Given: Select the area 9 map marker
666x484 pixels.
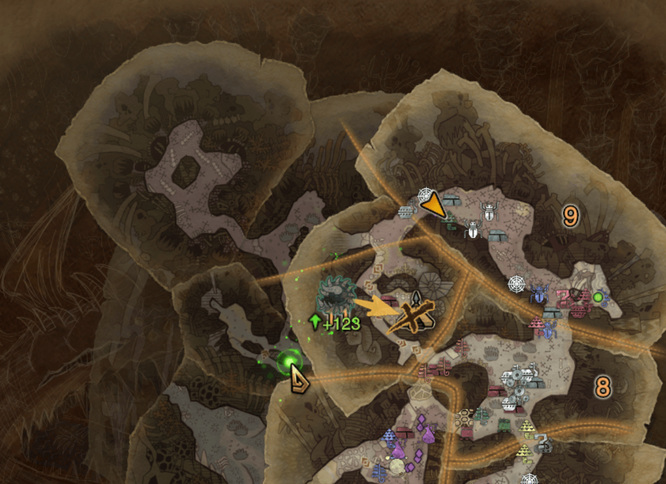Looking at the screenshot, I should point(571,215).
